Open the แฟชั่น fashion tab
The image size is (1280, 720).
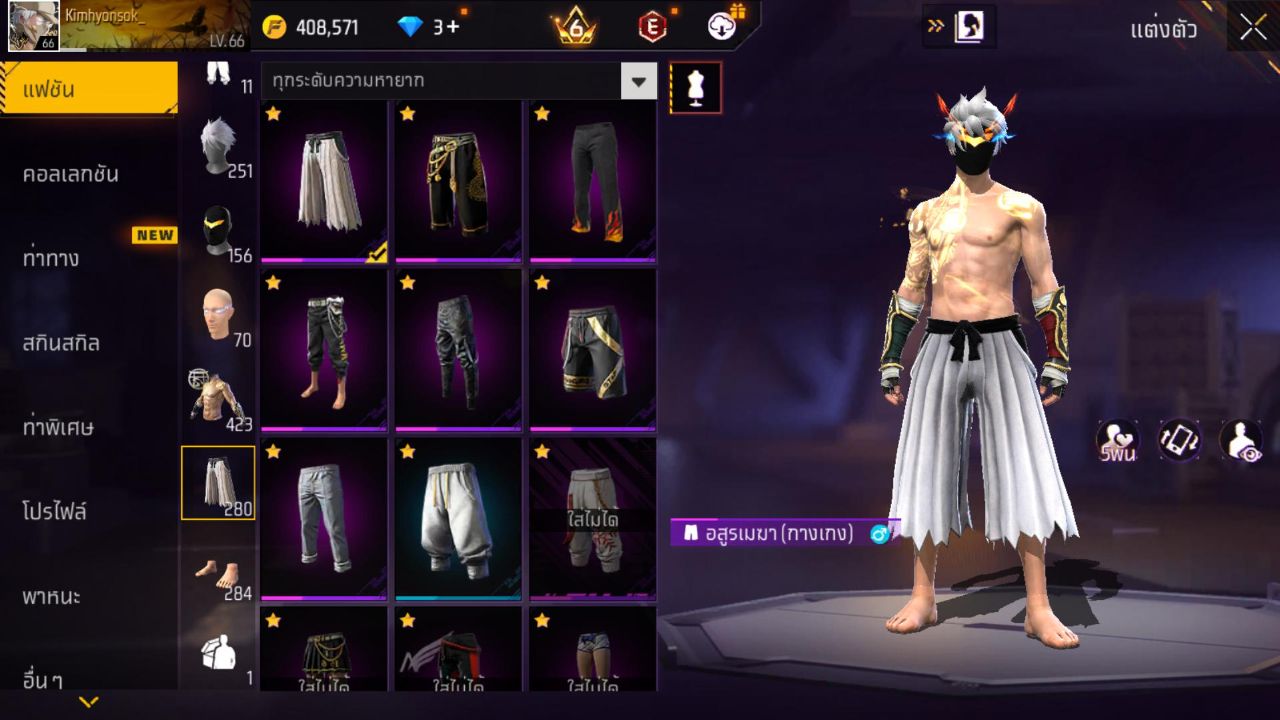coord(88,90)
